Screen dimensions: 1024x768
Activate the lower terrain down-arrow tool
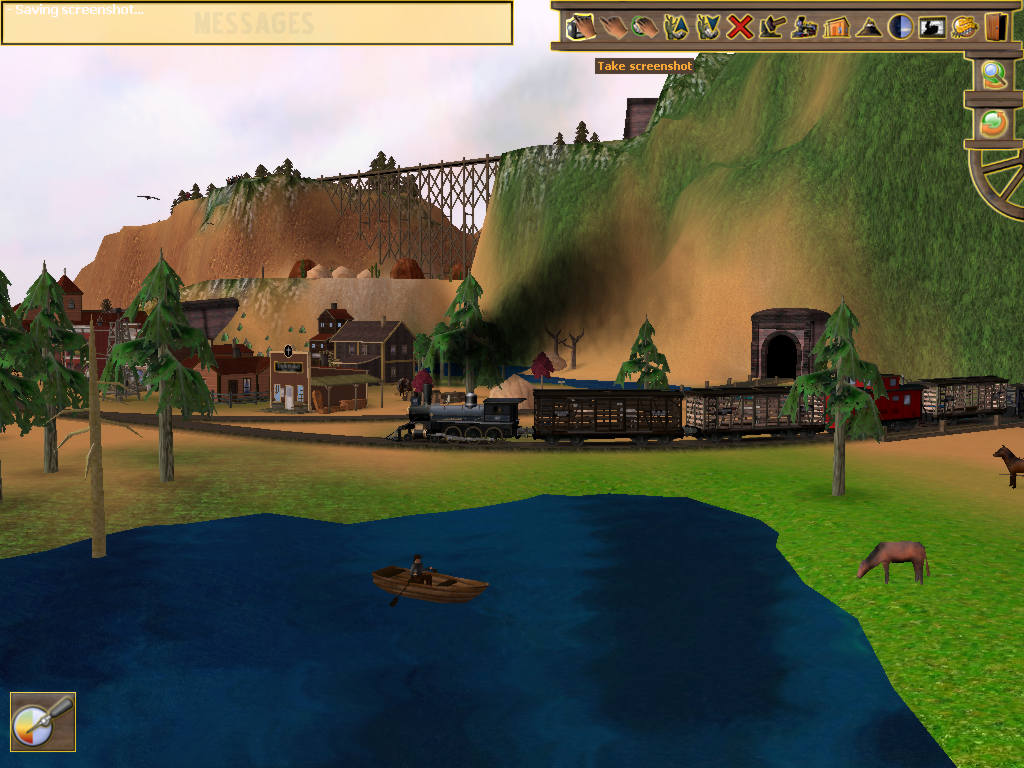click(708, 26)
